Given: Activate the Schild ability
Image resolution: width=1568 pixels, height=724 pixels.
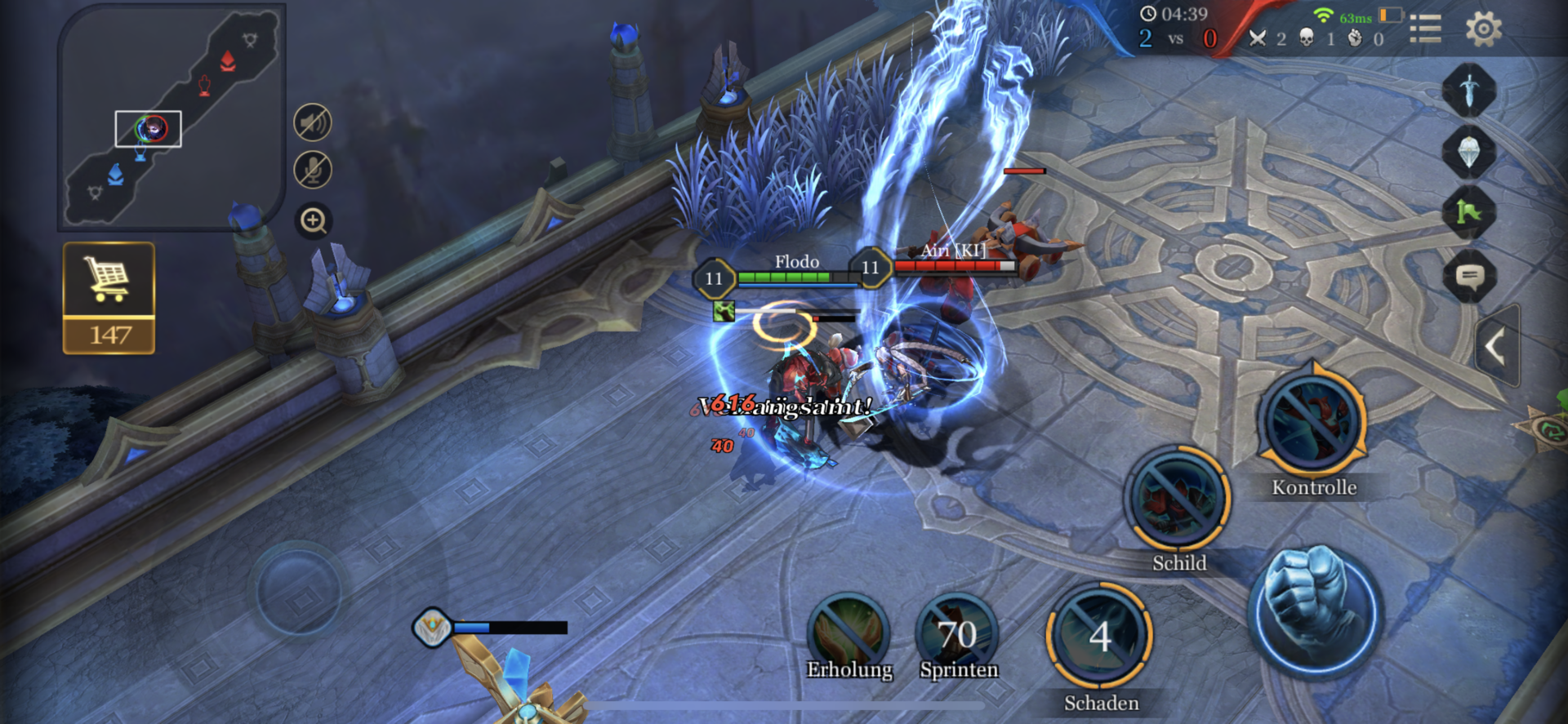Looking at the screenshot, I should pyautogui.click(x=1178, y=499).
